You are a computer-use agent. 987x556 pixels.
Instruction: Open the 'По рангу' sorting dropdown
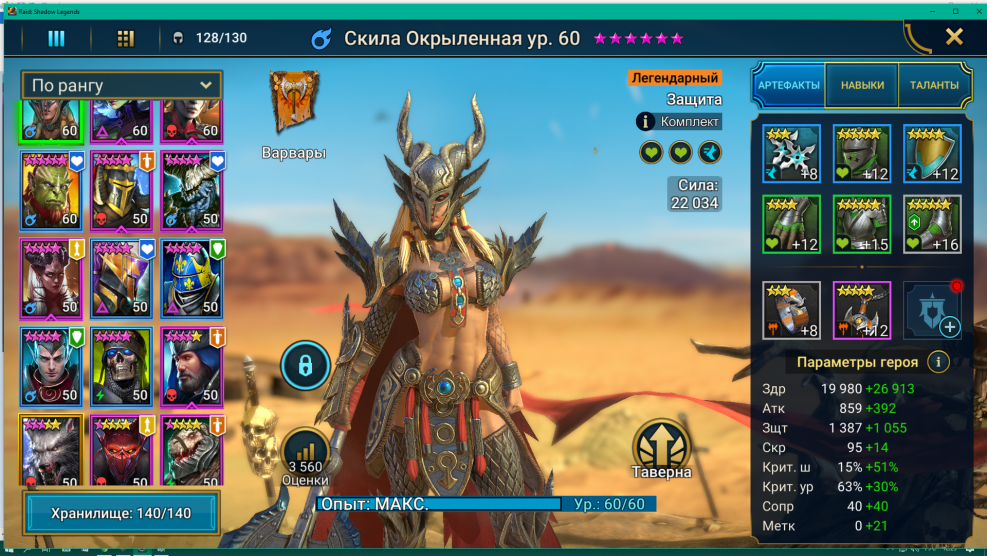pyautogui.click(x=121, y=85)
